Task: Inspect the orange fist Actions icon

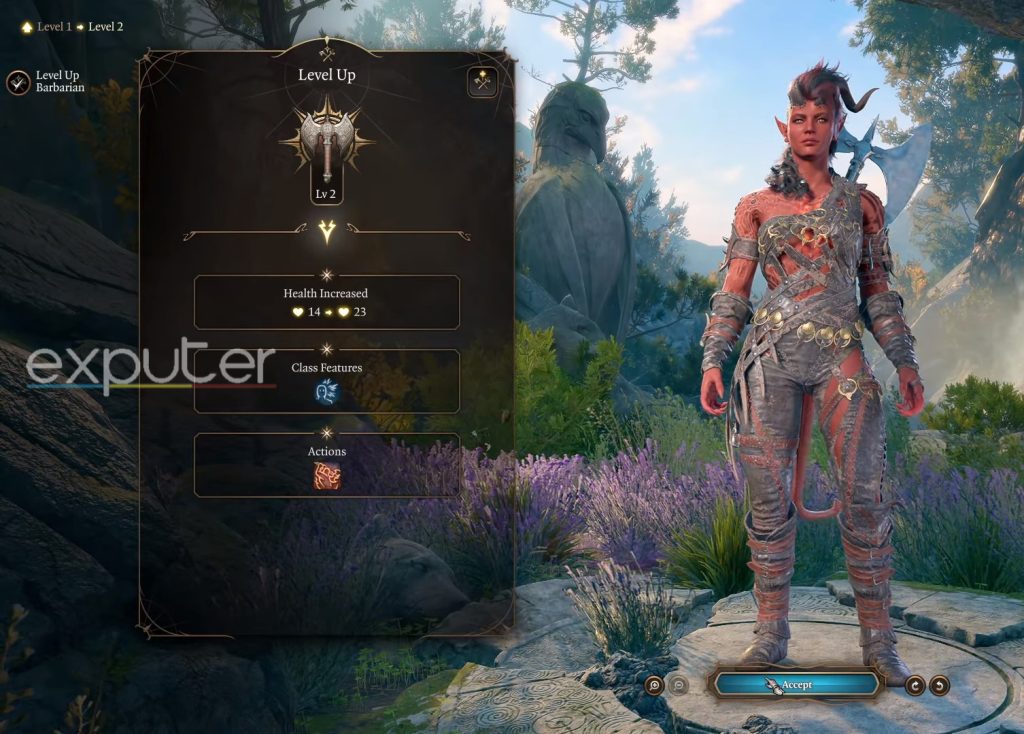Action: (x=327, y=476)
